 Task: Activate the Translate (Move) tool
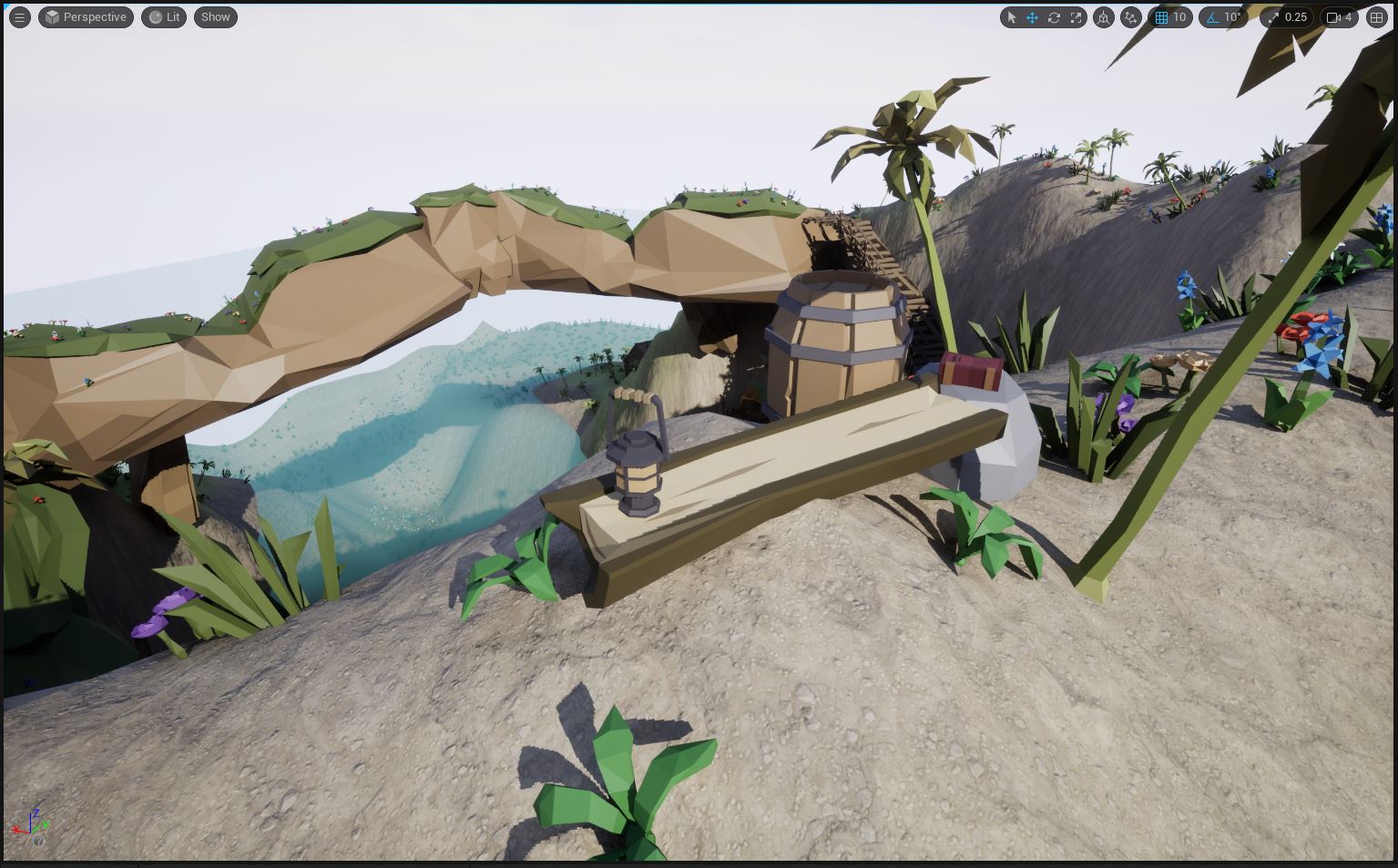pyautogui.click(x=1032, y=16)
